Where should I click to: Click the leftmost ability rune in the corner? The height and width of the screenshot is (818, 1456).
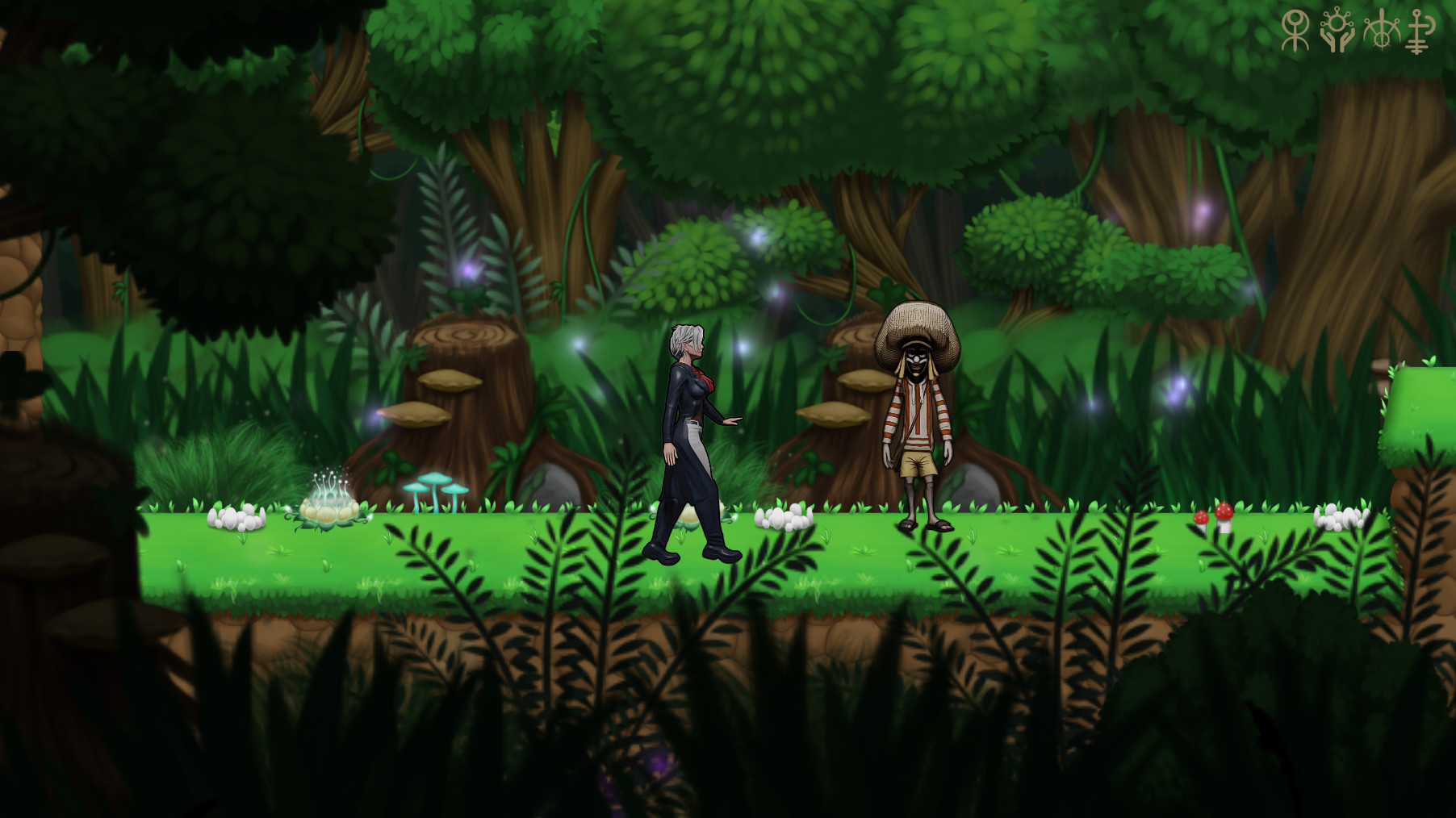1295,31
